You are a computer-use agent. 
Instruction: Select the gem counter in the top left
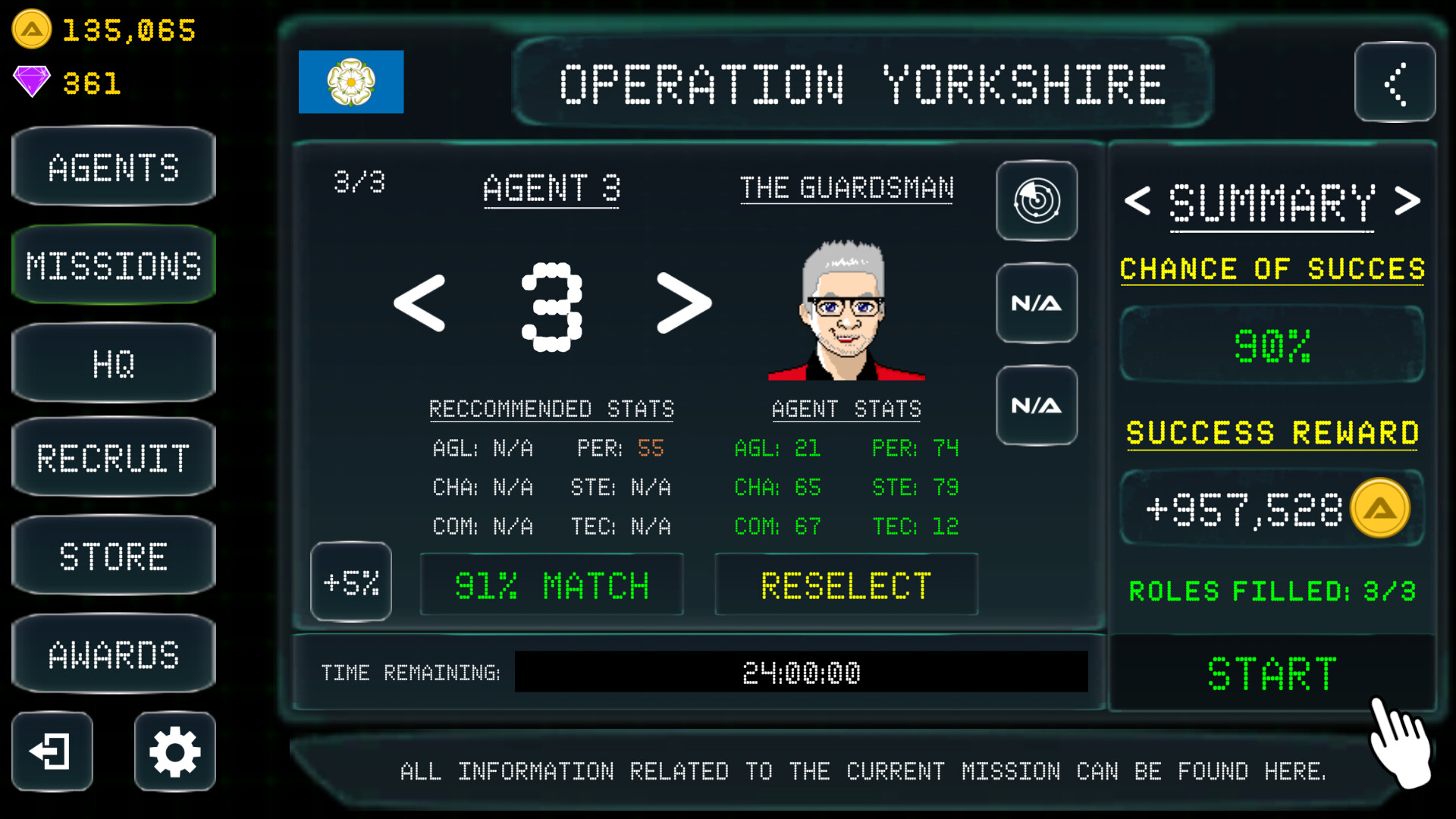click(91, 83)
